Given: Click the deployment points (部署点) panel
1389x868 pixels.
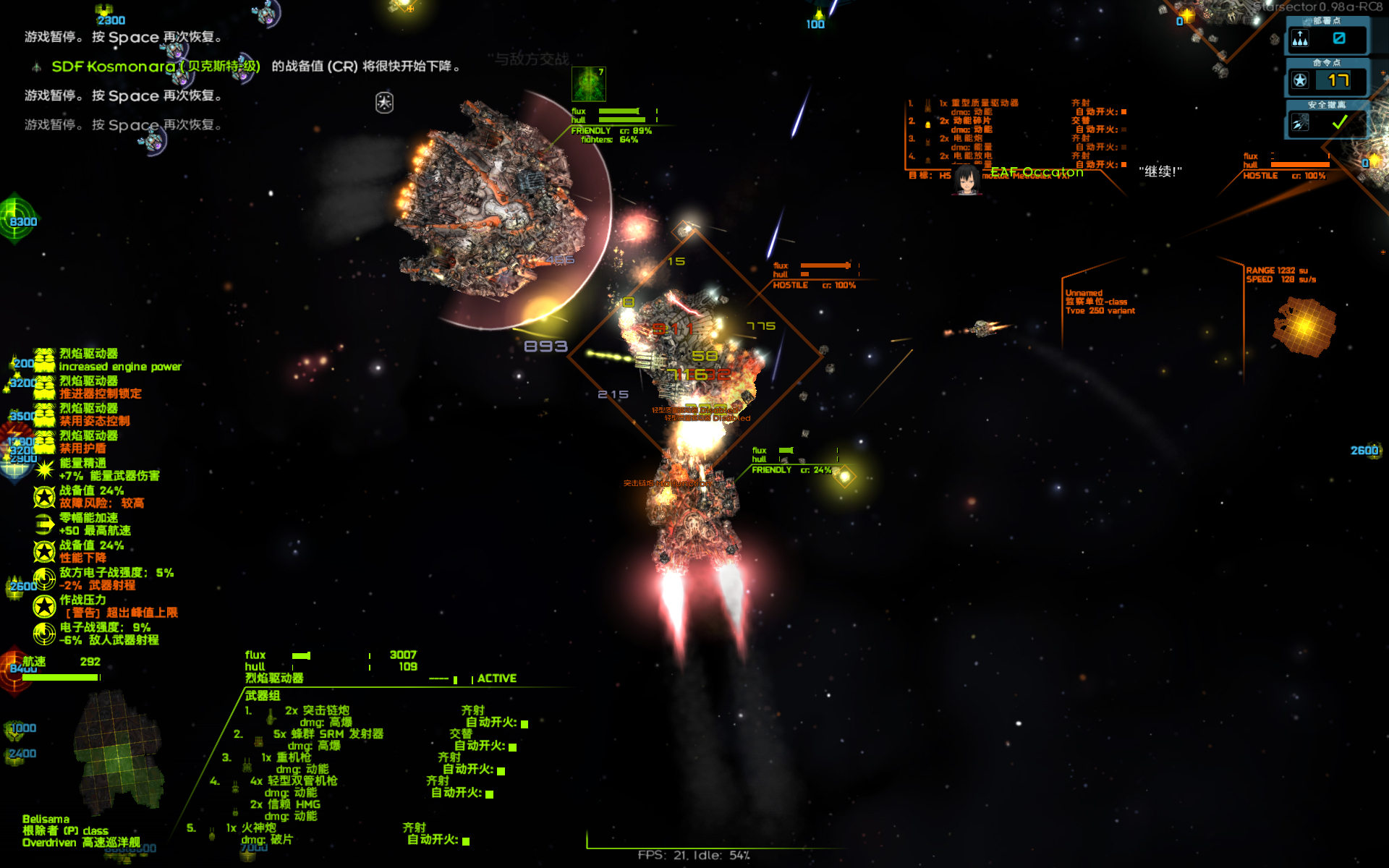Looking at the screenshot, I should pos(1327,38).
